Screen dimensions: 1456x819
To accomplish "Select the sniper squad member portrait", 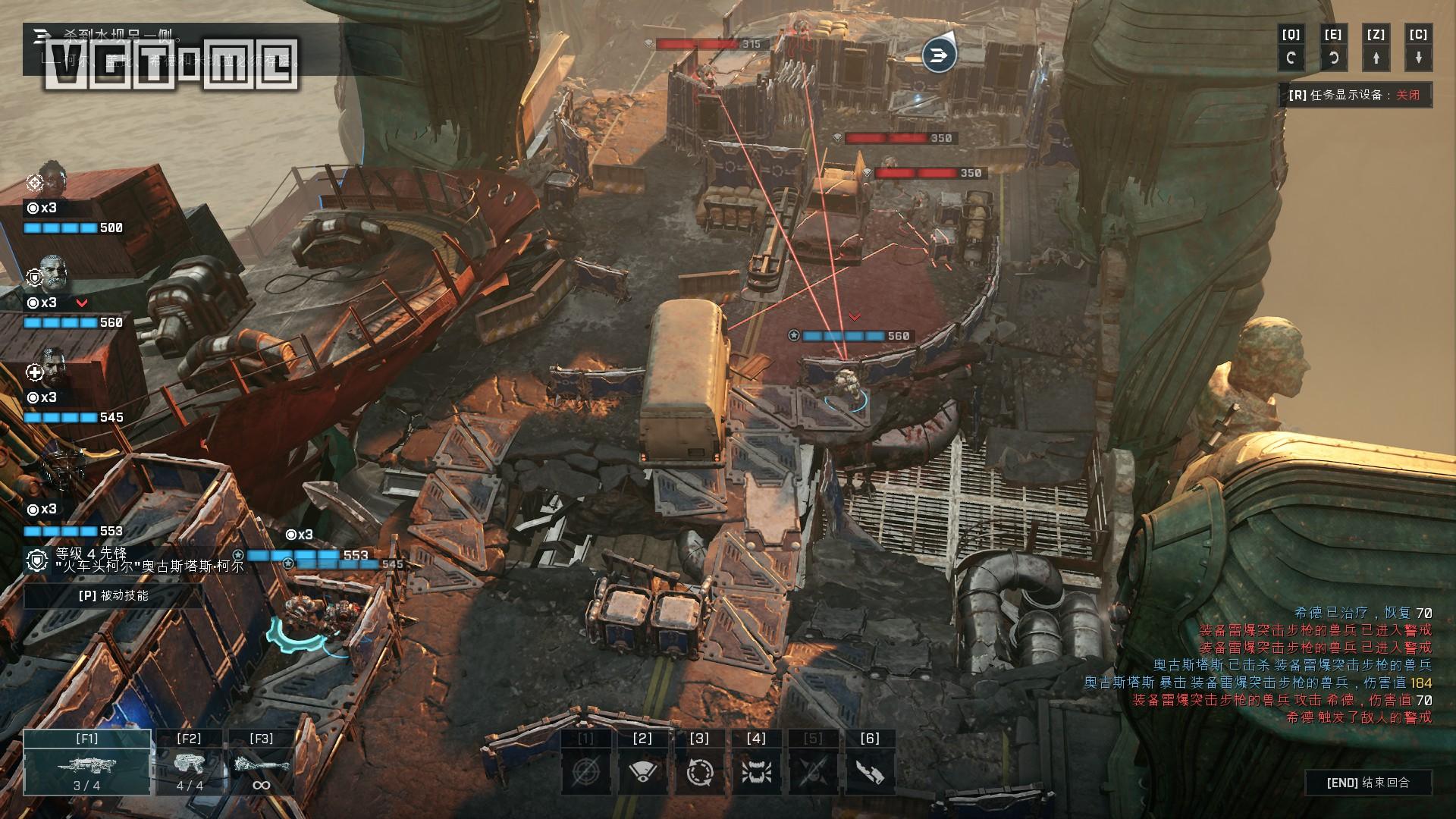I will pos(52,179).
